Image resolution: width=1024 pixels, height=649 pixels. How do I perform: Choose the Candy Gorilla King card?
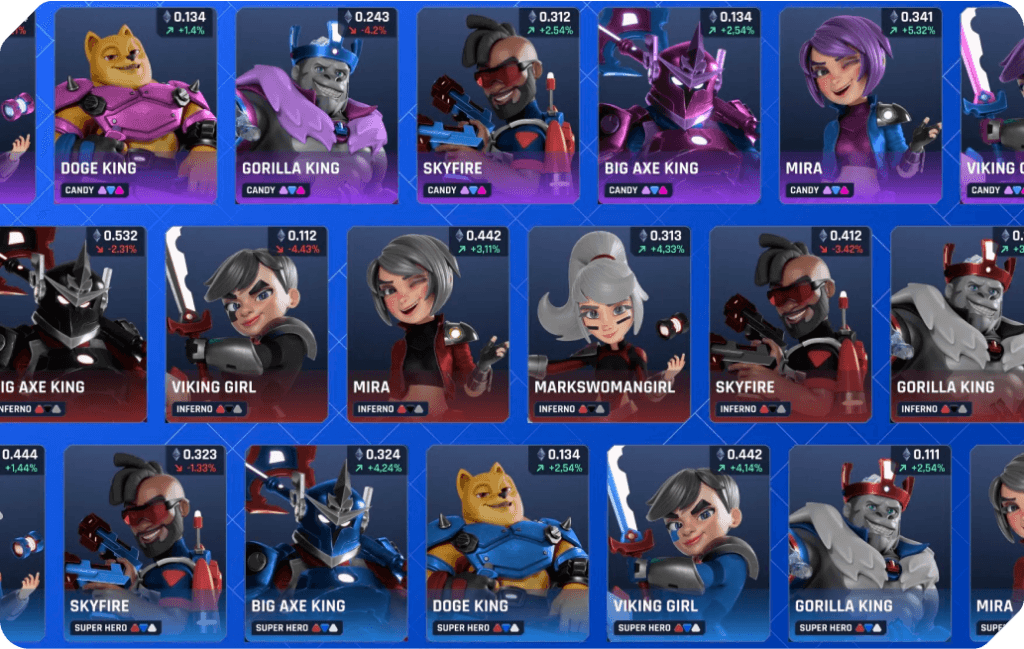point(316,106)
